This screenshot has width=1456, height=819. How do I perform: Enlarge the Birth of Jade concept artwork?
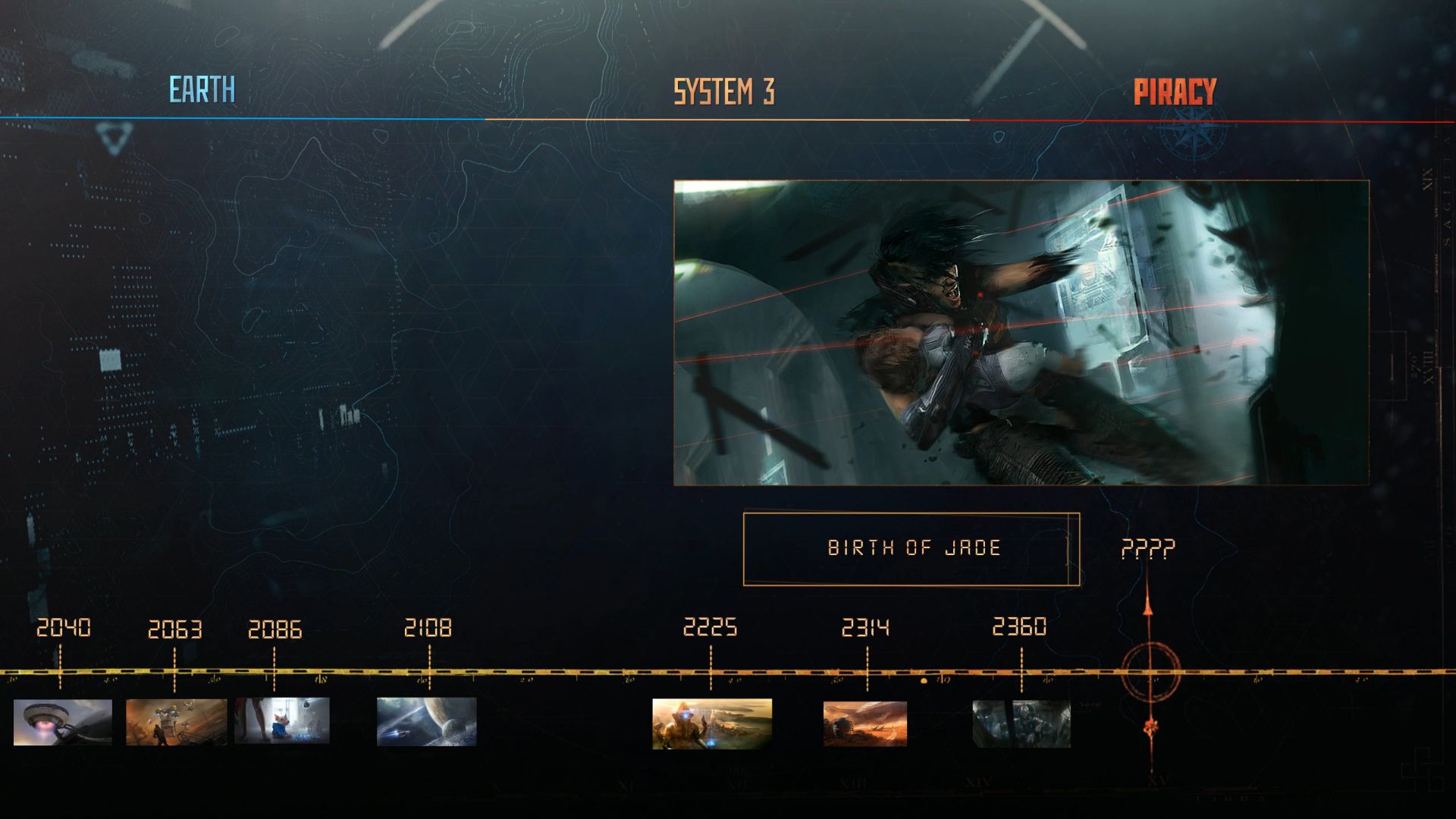(x=1021, y=333)
